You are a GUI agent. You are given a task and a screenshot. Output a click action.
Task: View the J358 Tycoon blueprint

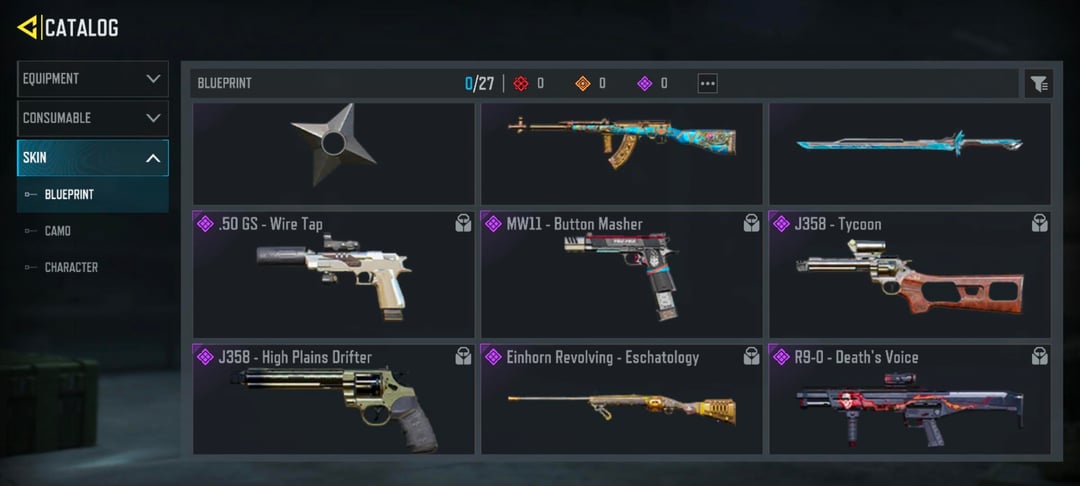[x=909, y=274]
